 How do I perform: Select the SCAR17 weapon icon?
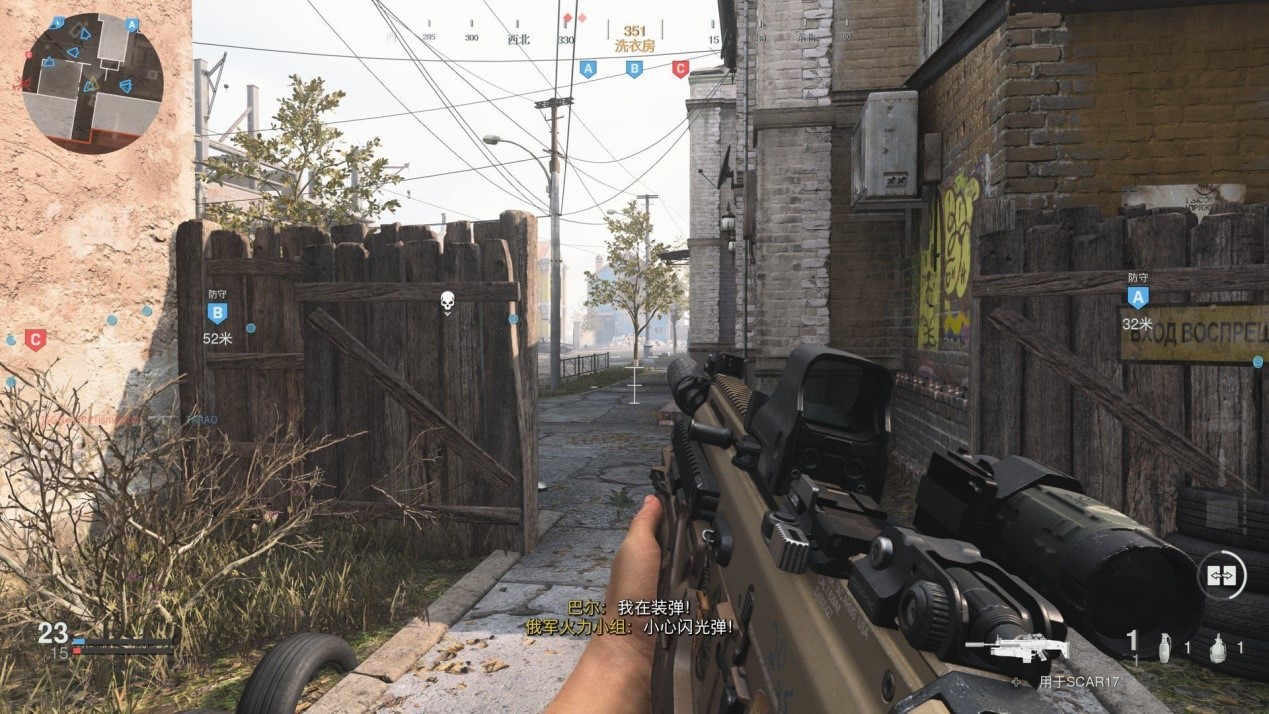(x=1016, y=647)
